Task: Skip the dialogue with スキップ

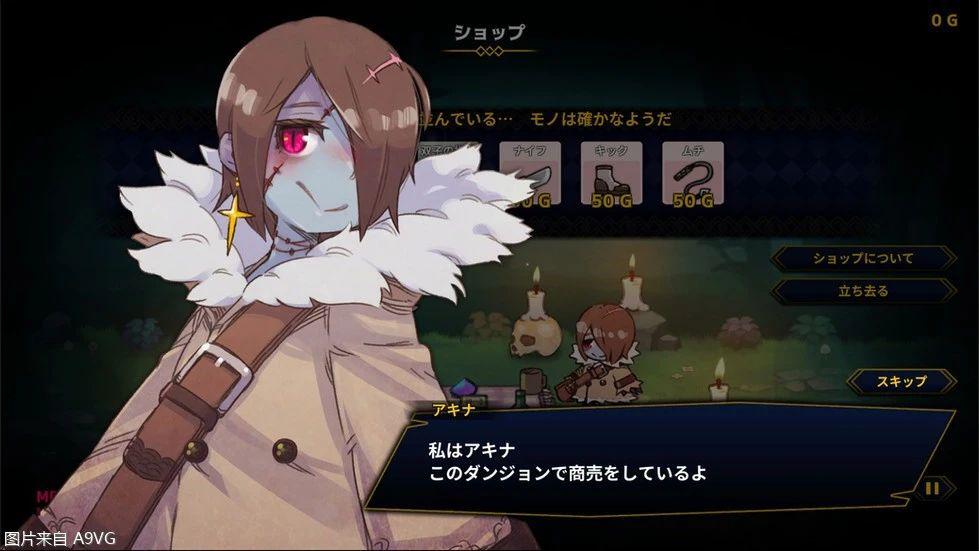Action: click(901, 381)
